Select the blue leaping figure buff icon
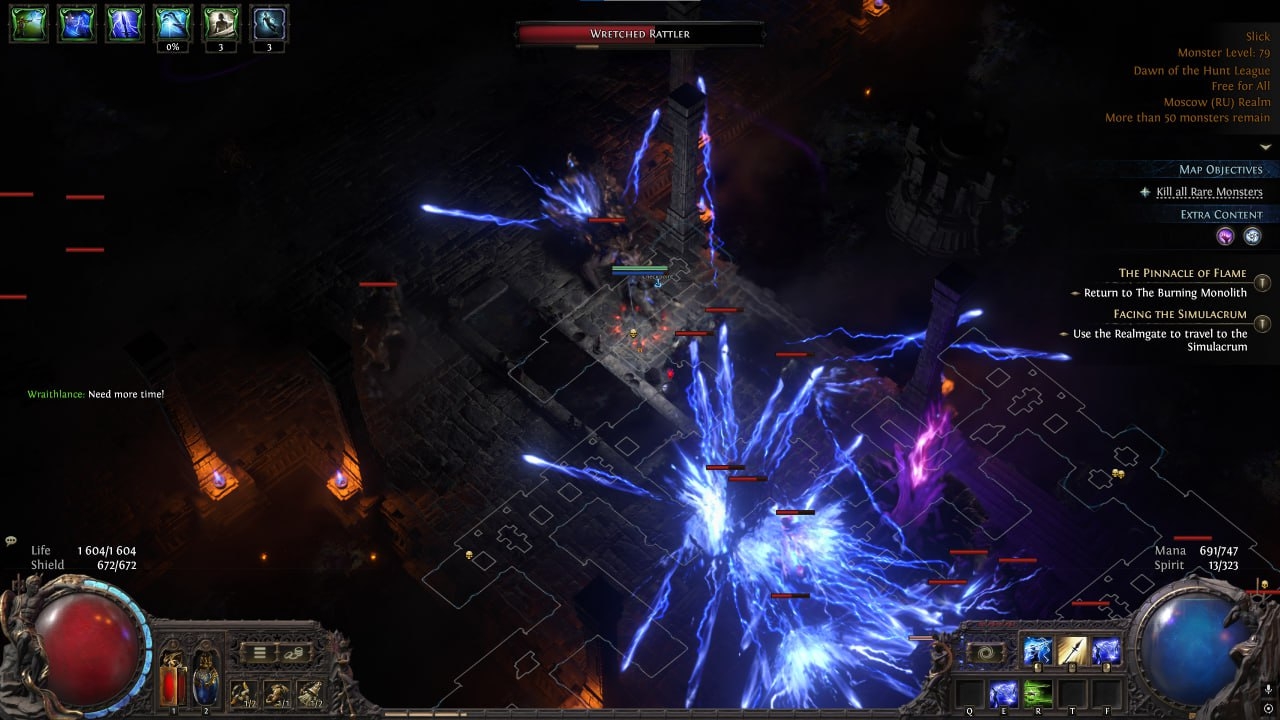Screen dimensions: 1280x720 coord(270,24)
